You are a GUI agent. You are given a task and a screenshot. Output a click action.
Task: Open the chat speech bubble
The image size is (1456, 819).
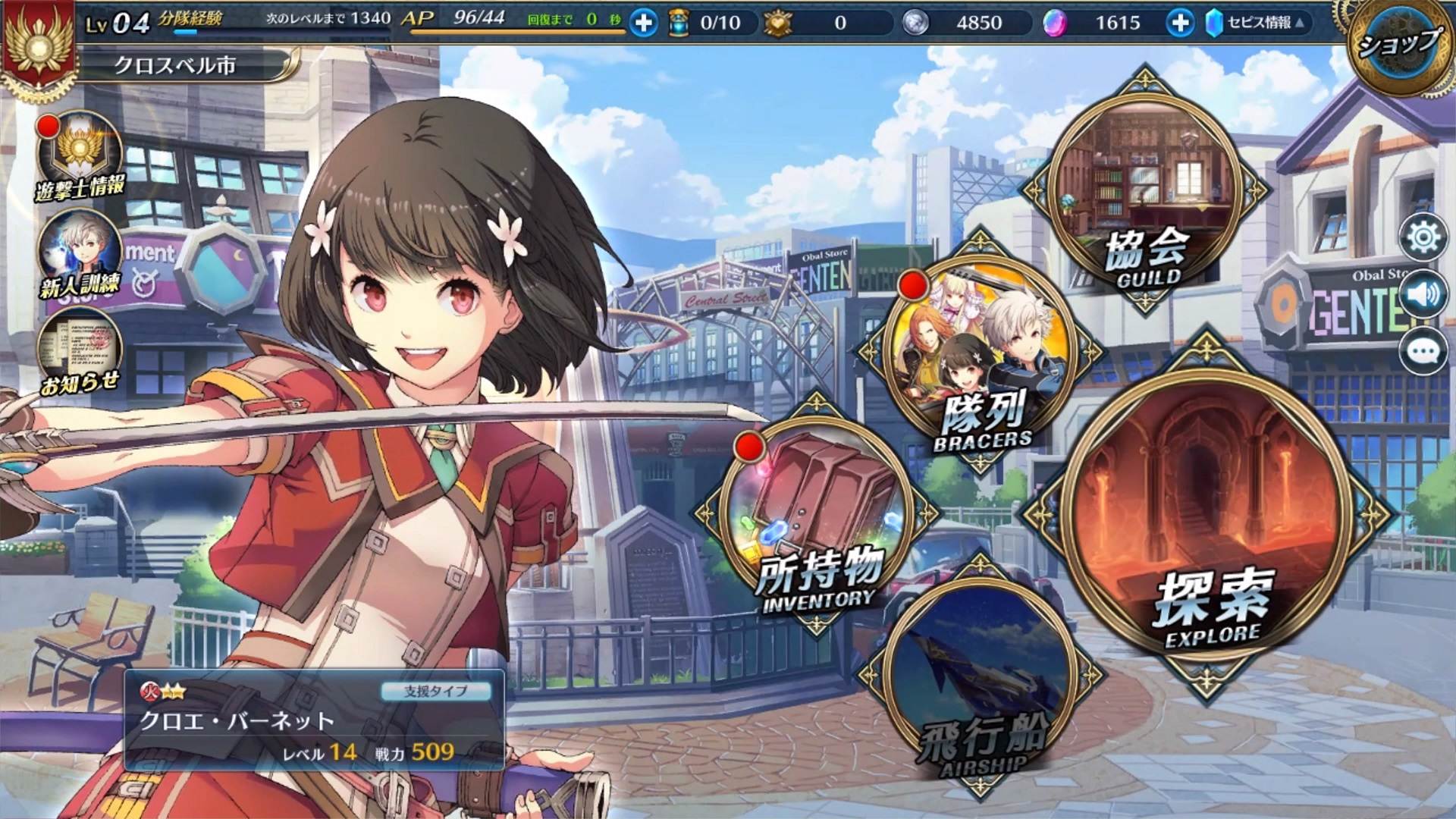pos(1423,351)
